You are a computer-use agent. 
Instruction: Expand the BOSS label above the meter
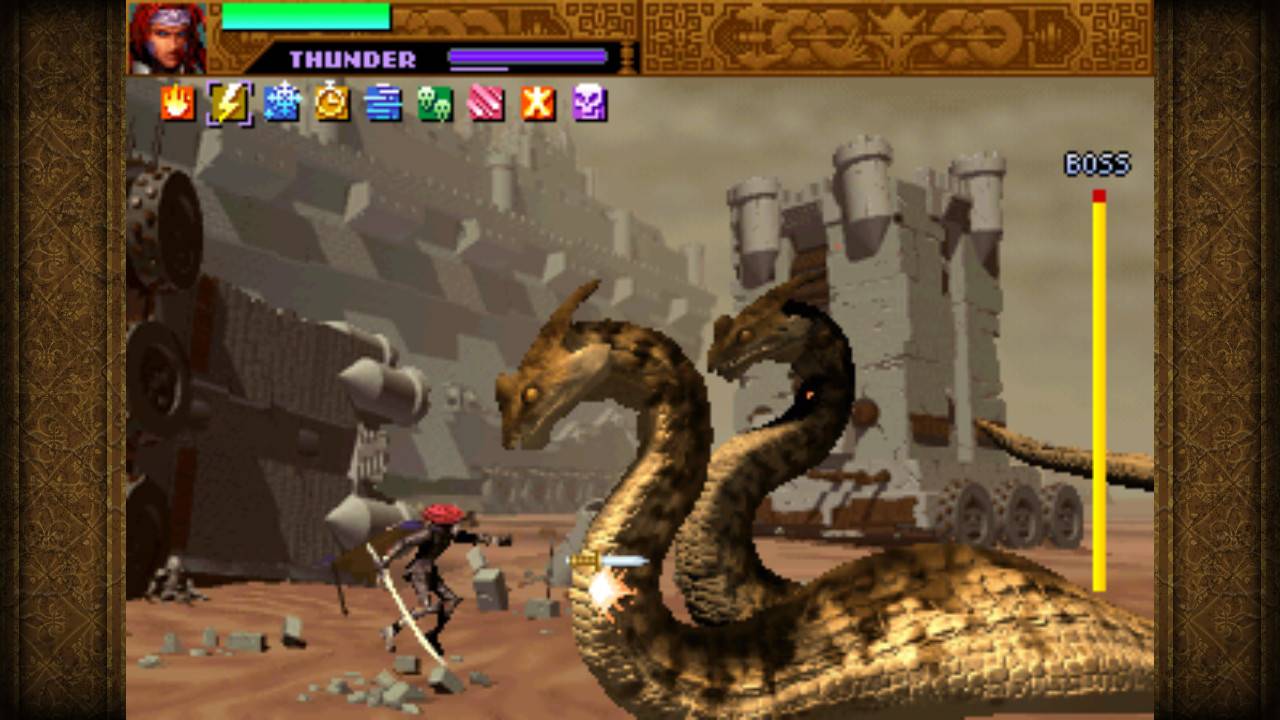[x=1096, y=163]
